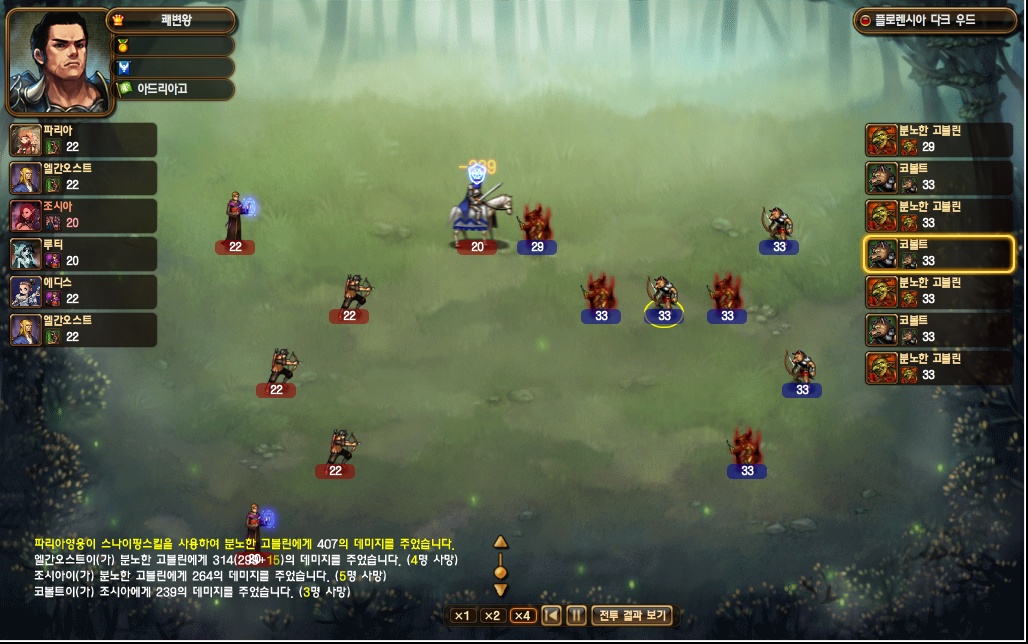Click the combat log up arrow

(x=501, y=542)
